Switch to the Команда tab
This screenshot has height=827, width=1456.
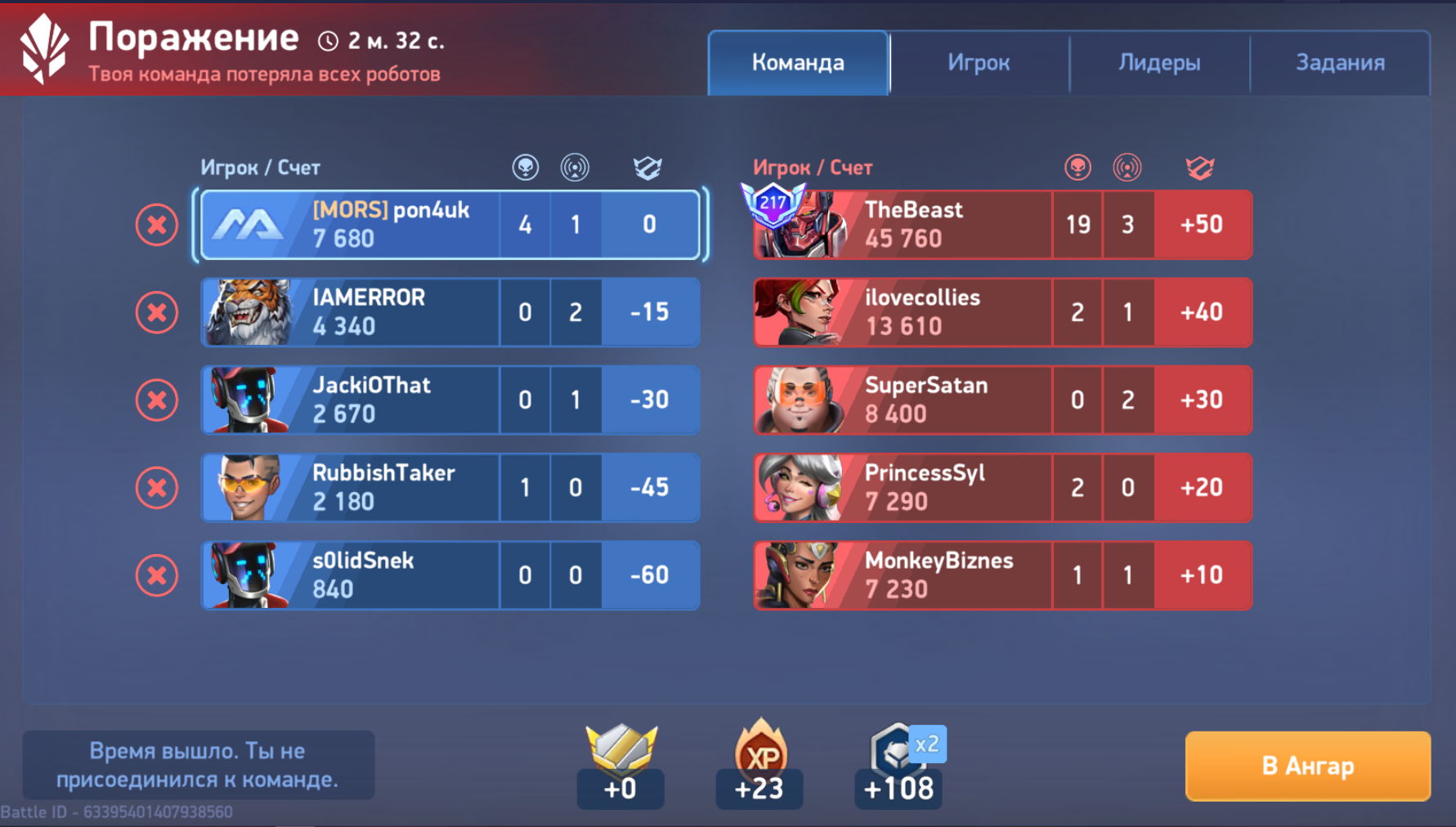798,63
